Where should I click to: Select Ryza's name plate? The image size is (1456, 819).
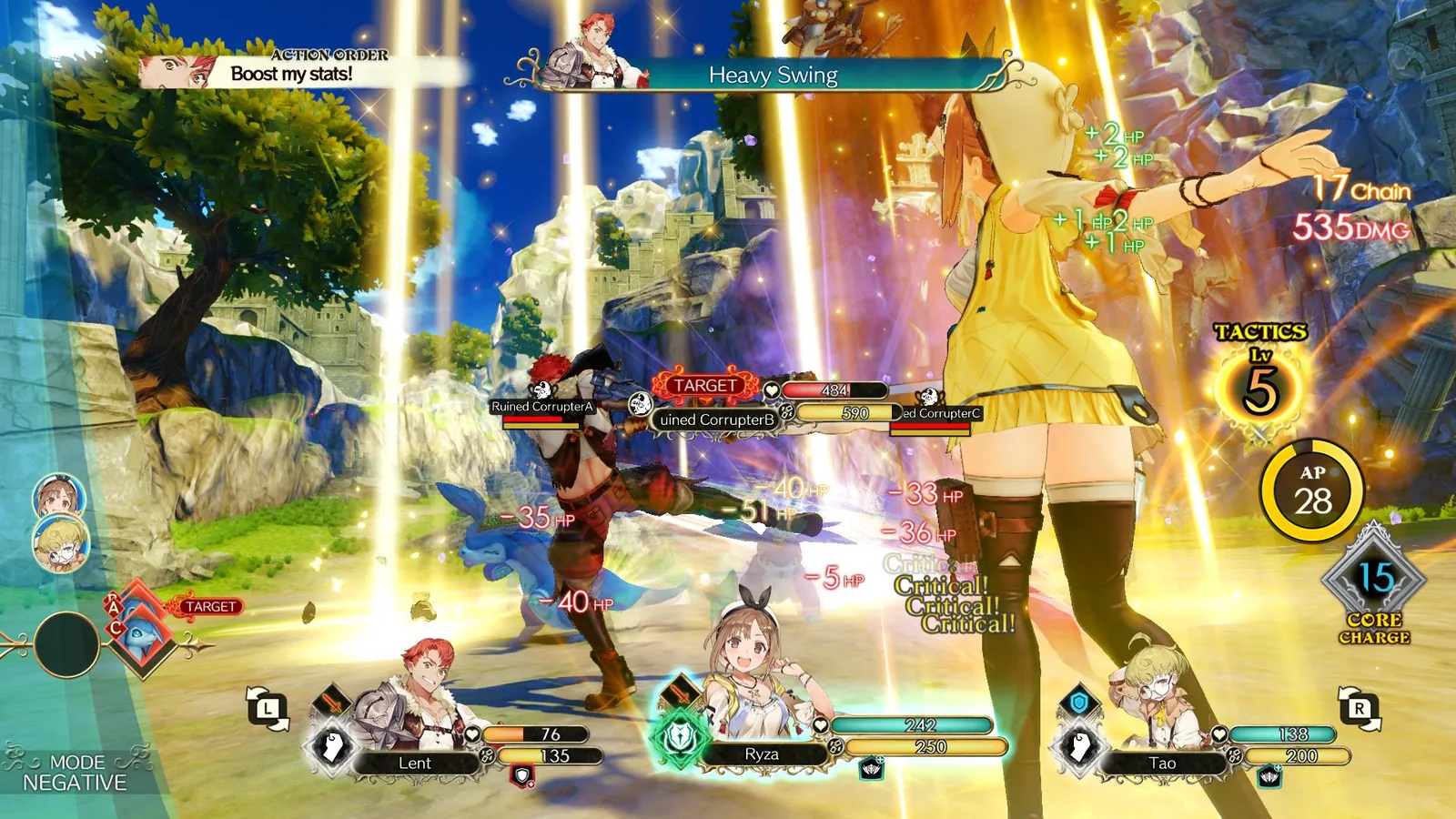click(763, 753)
